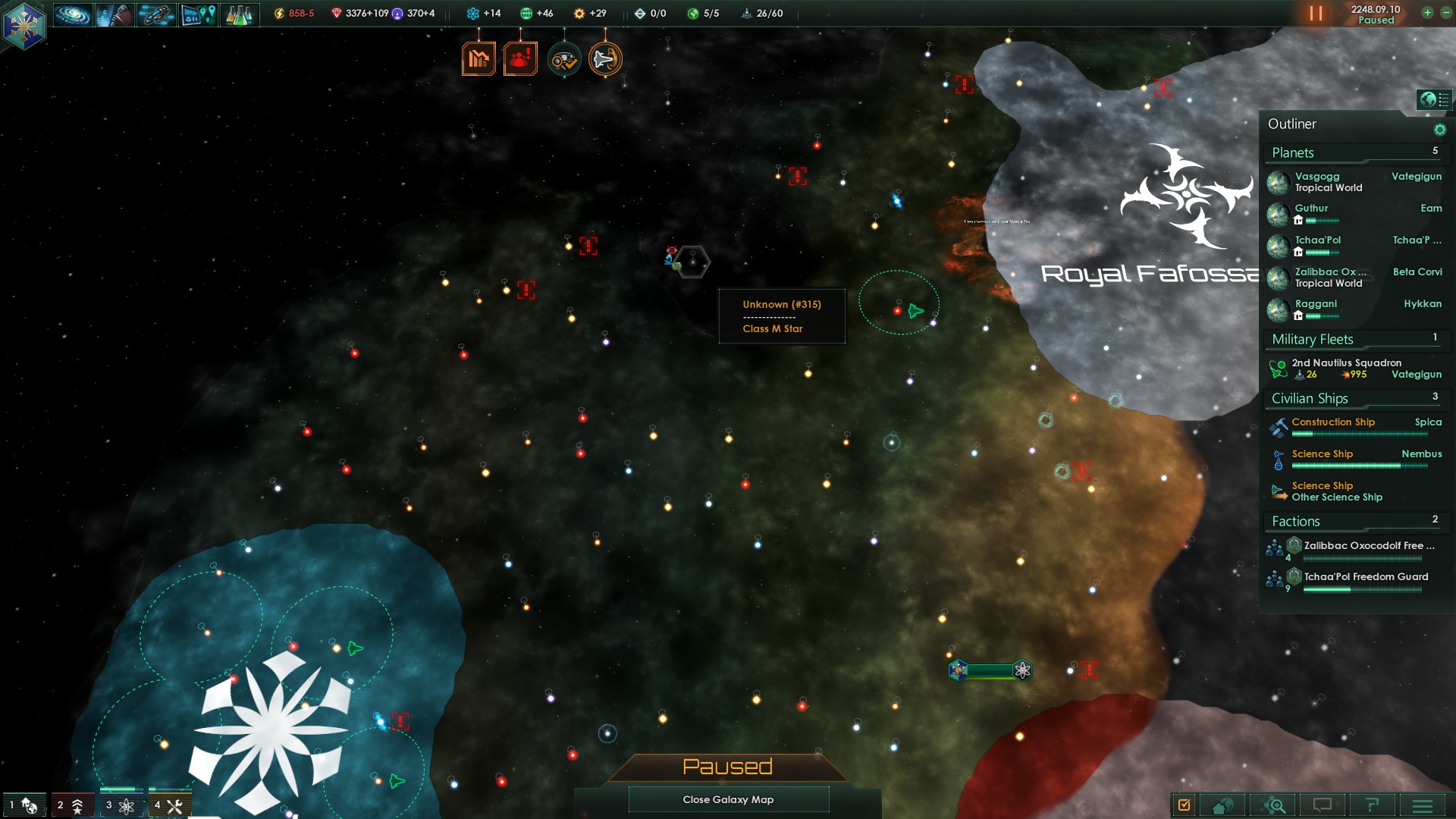The height and width of the screenshot is (819, 1456).
Task: Open the red population alert notification
Action: [520, 58]
